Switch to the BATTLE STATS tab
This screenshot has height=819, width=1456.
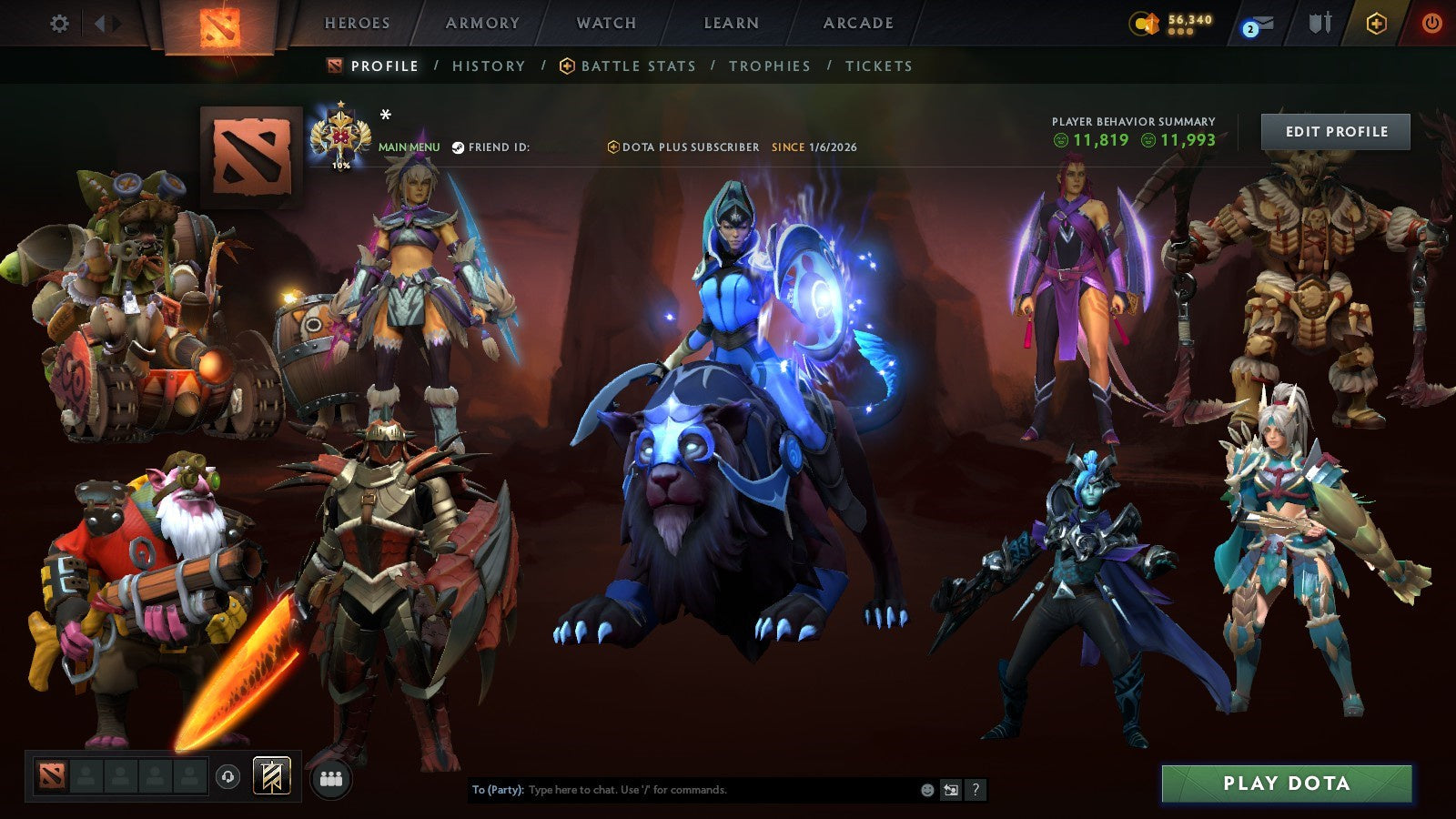point(637,66)
